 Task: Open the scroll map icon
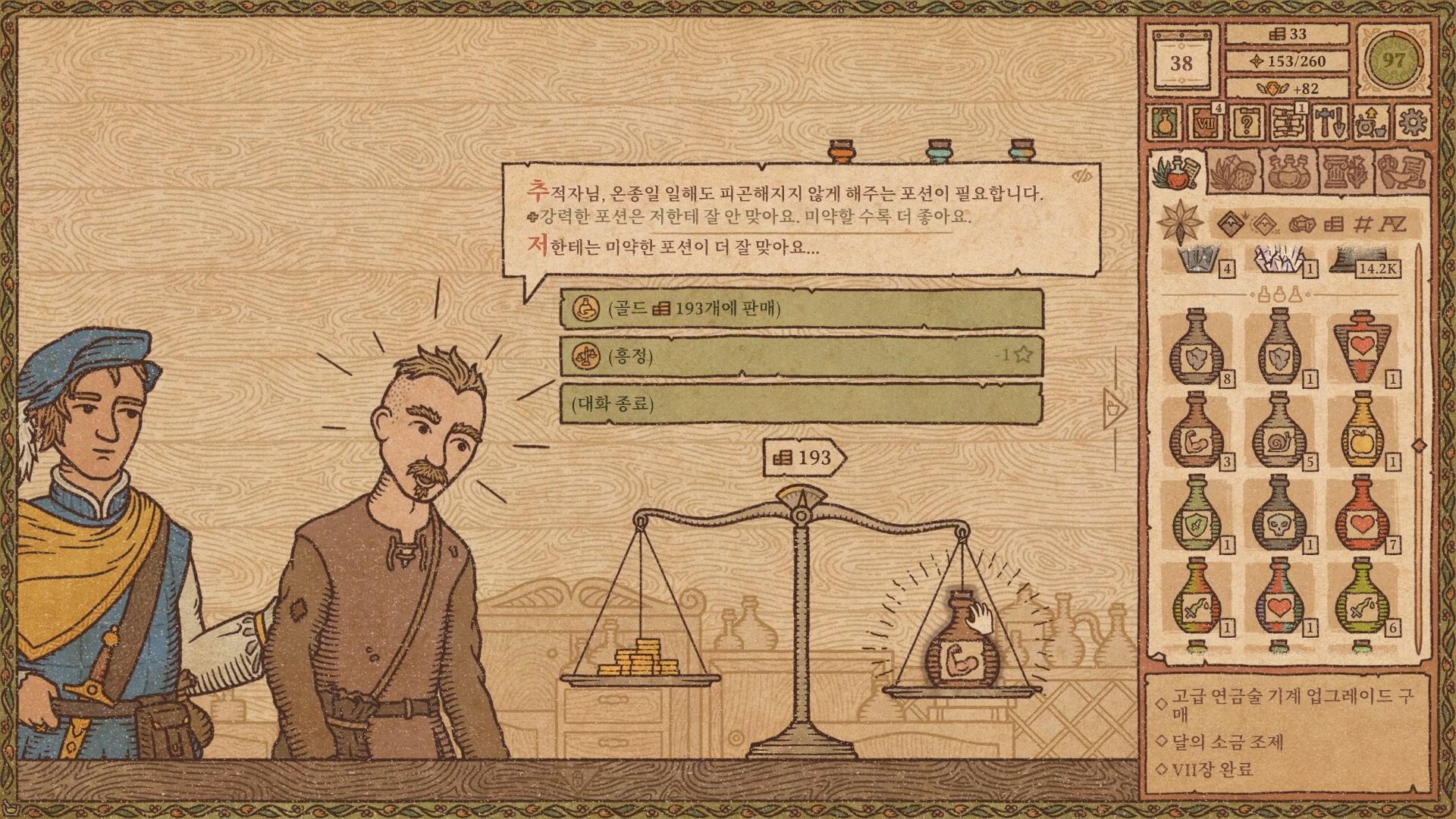click(1287, 123)
